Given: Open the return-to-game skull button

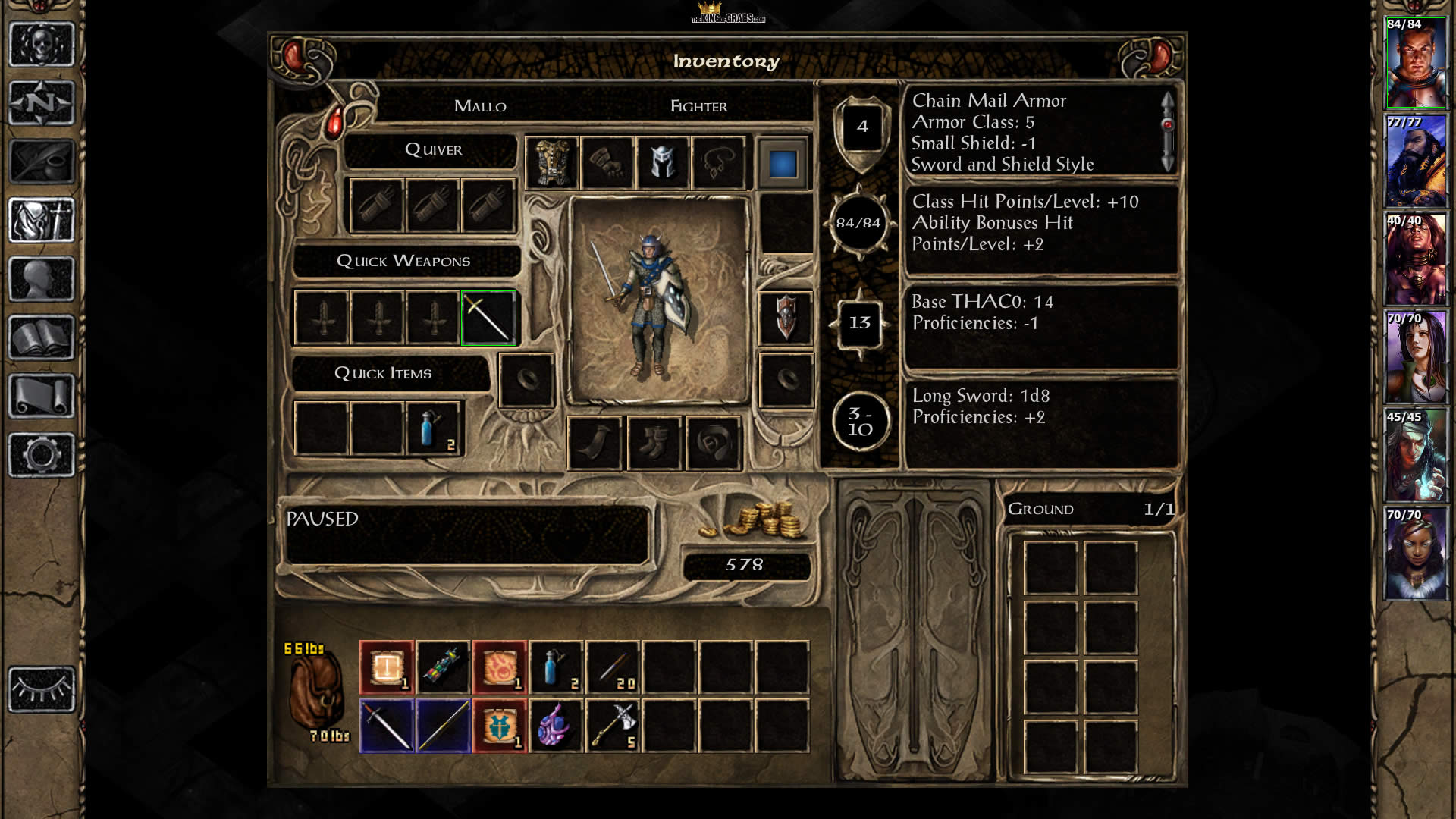Looking at the screenshot, I should [42, 45].
